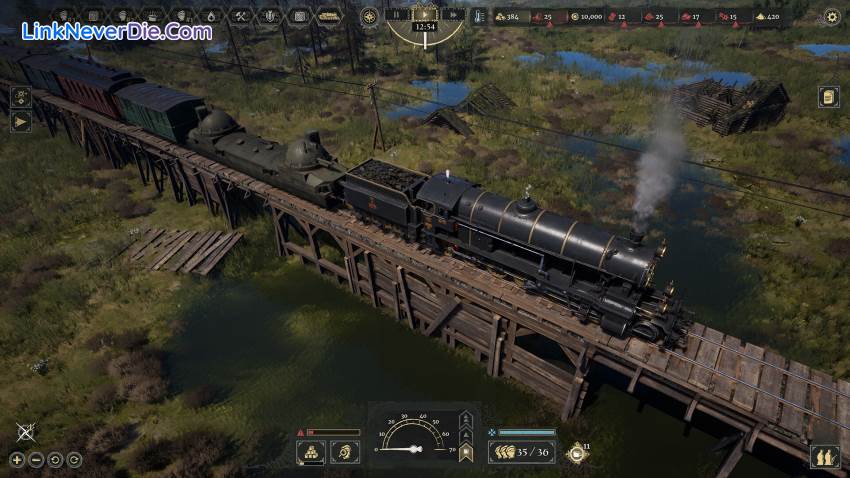850x478 pixels.
Task: Click the thermometer temperature icon
Action: tap(479, 16)
